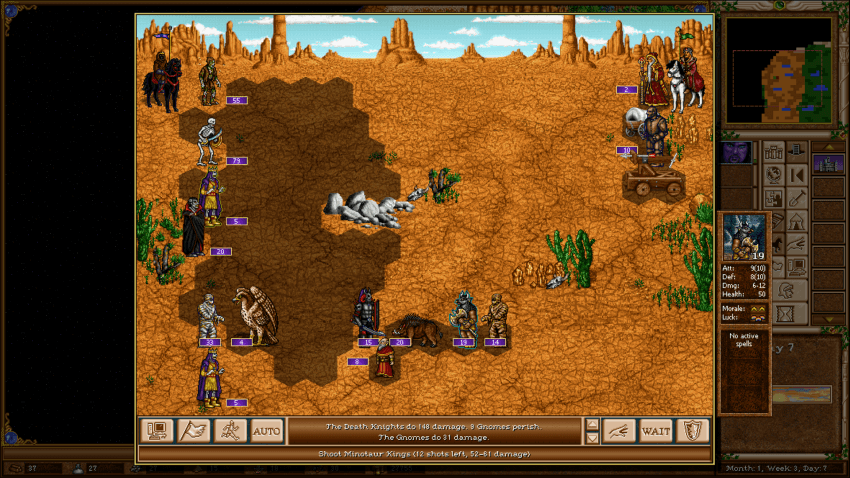Choose WAIT for the current unit
Screen dimensions: 850x478
point(656,431)
